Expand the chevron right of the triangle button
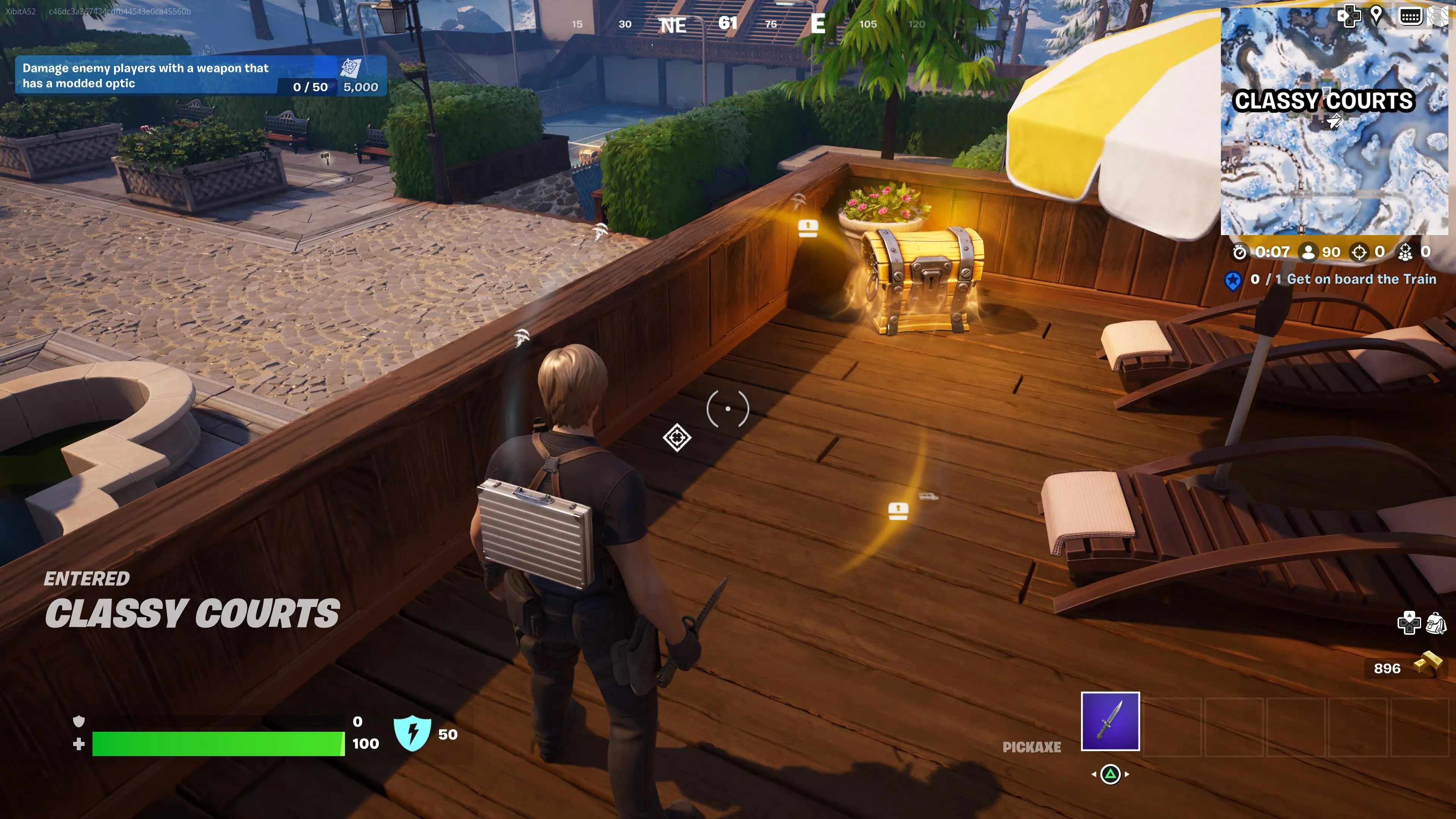 [x=1127, y=775]
